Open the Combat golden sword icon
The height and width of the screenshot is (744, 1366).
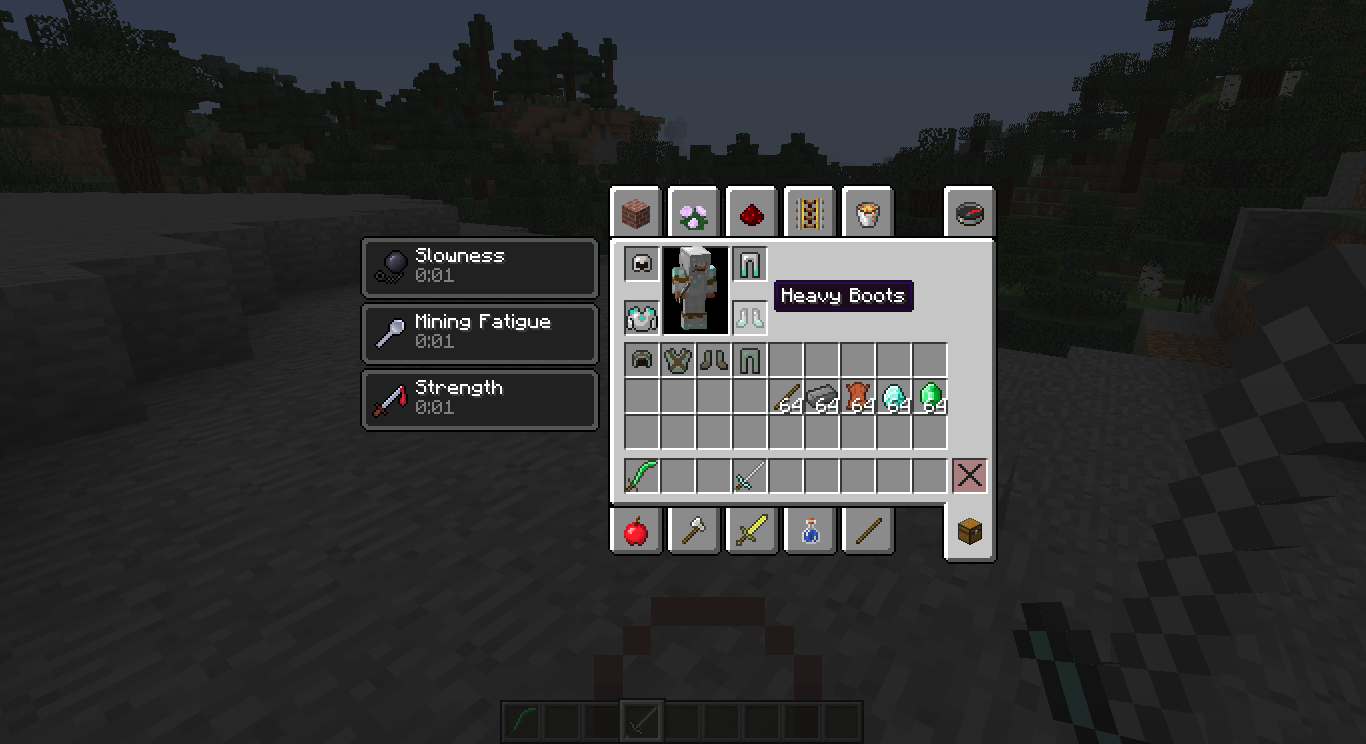point(752,531)
